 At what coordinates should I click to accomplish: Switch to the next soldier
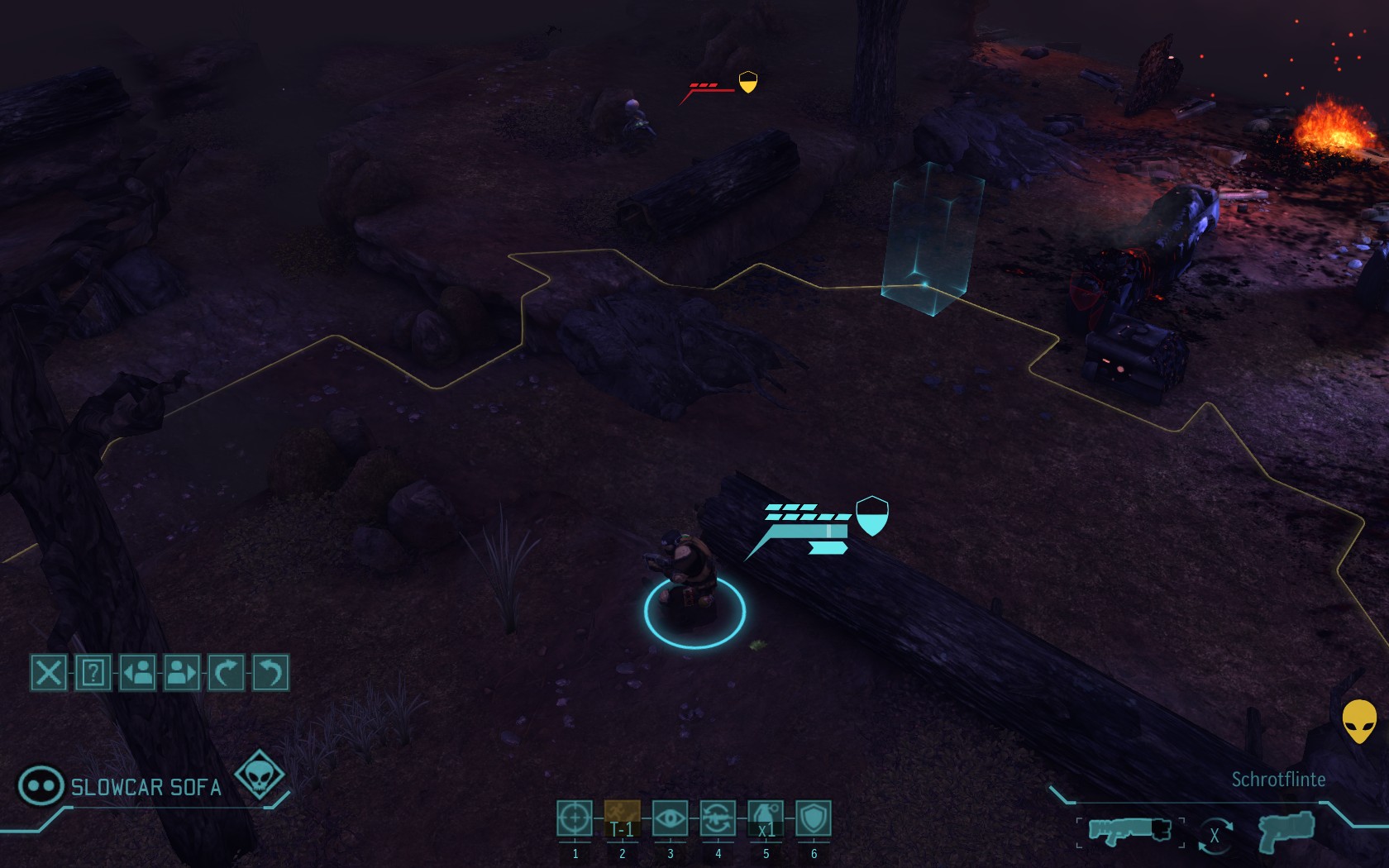(182, 673)
